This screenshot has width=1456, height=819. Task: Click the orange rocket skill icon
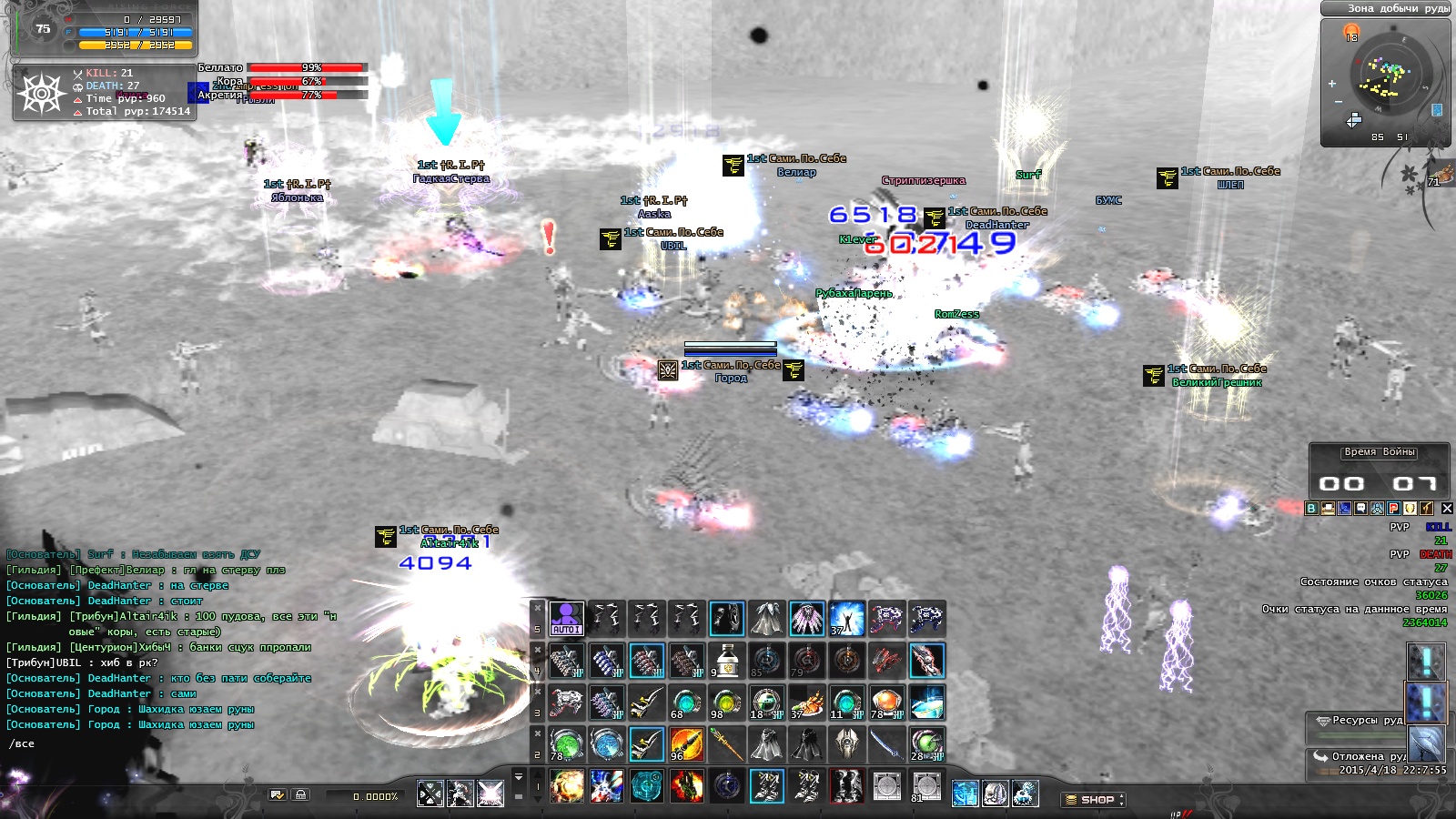[686, 744]
